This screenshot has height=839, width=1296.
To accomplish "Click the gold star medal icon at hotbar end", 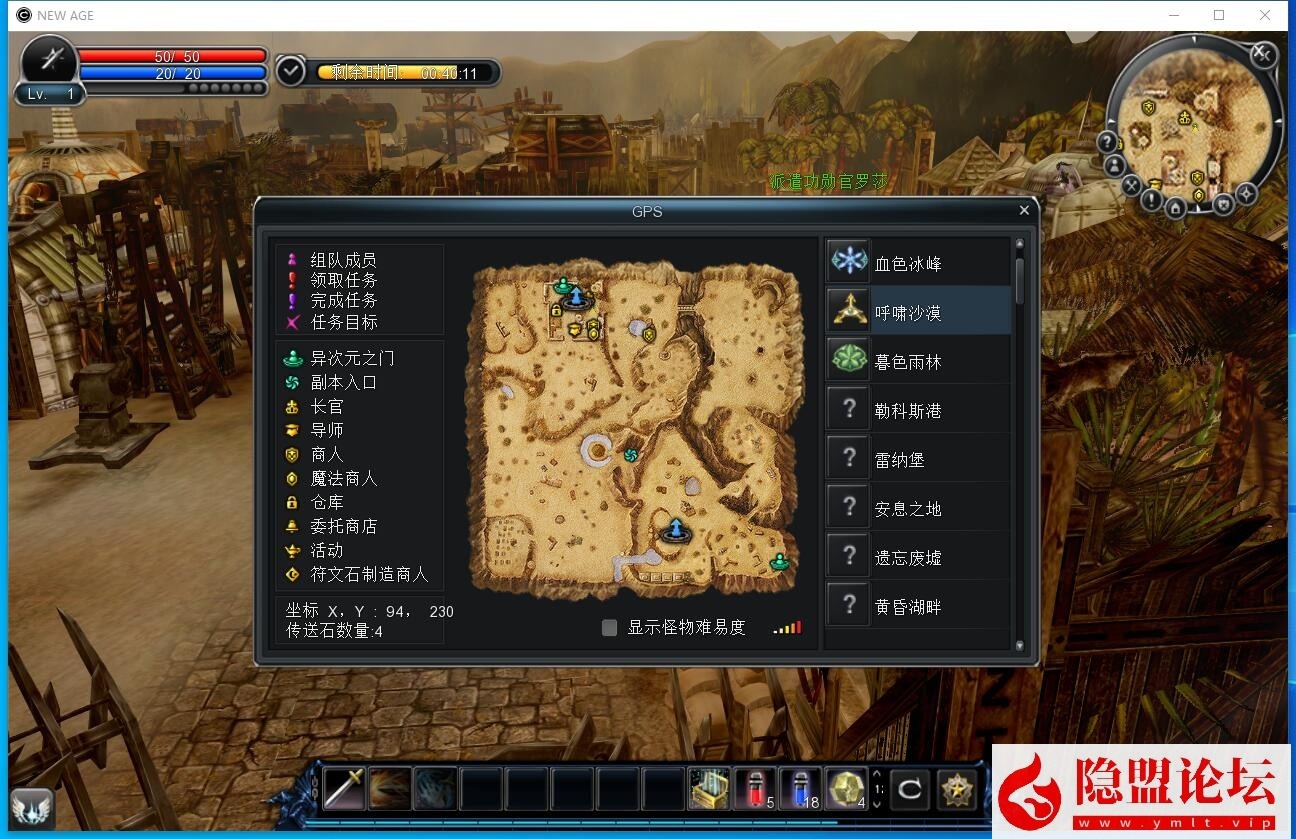I will point(958,788).
